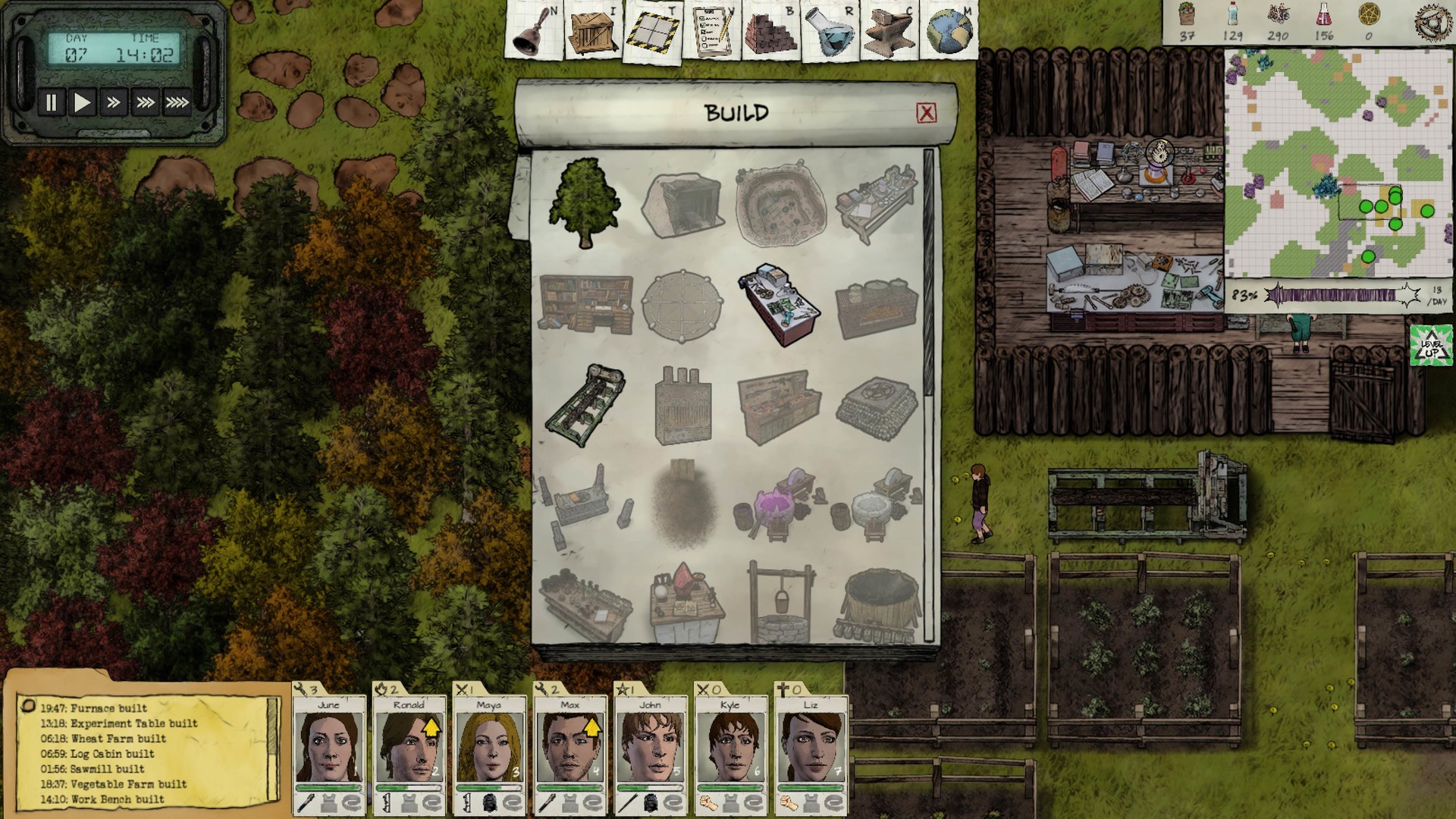Click Ronald's level-up arrow

(433, 728)
